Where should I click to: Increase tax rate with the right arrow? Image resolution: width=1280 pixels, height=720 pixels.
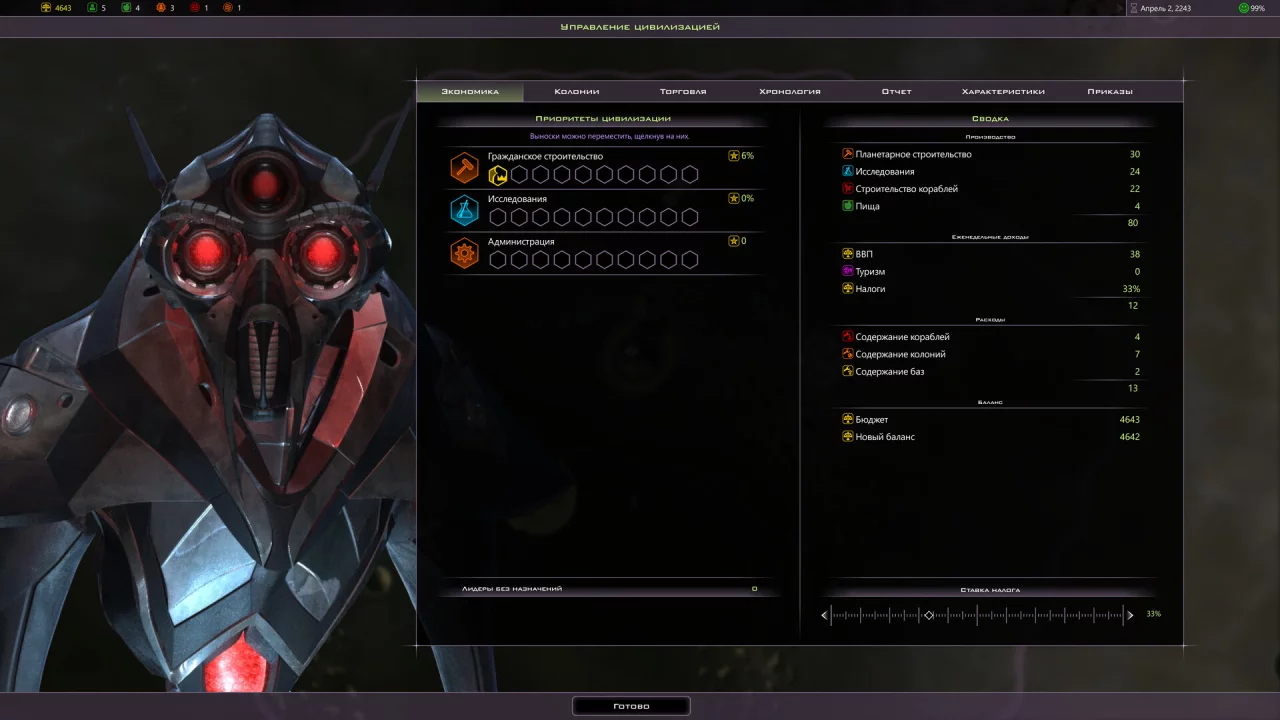click(1131, 615)
